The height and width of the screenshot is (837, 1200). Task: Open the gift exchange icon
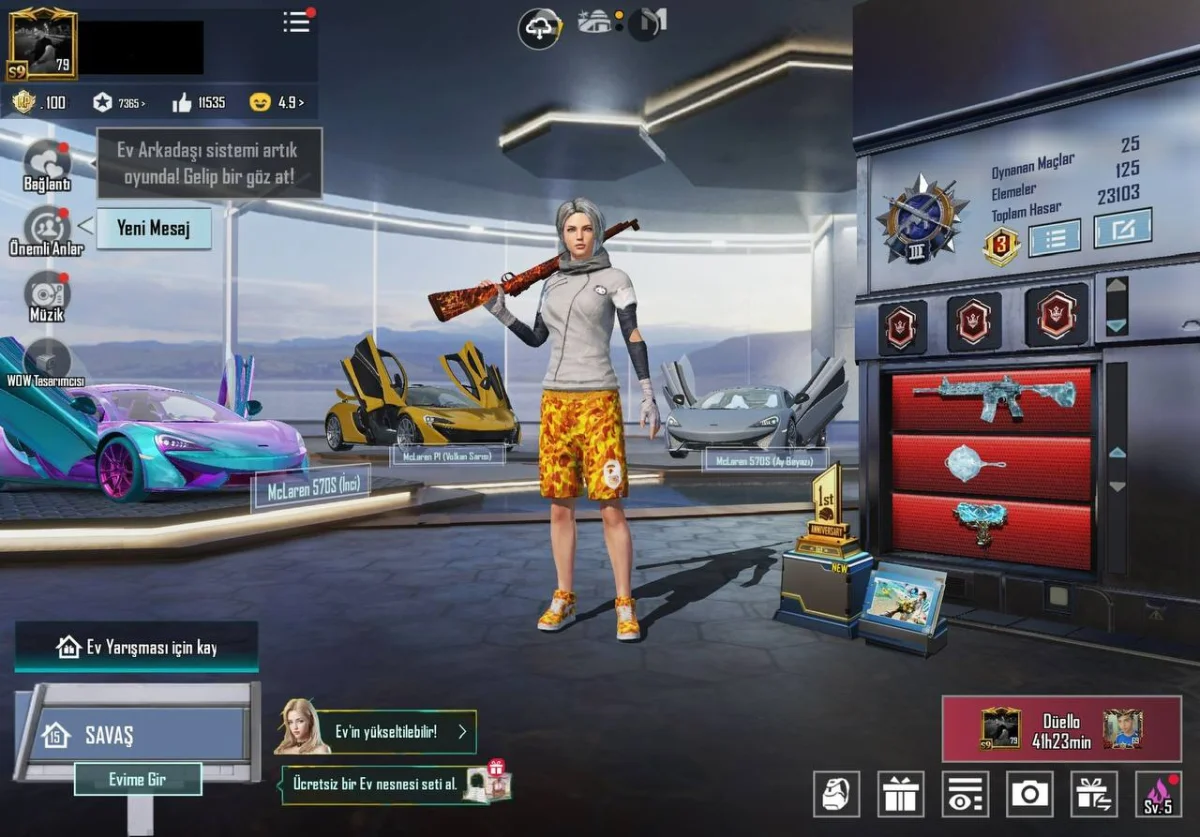click(1094, 794)
